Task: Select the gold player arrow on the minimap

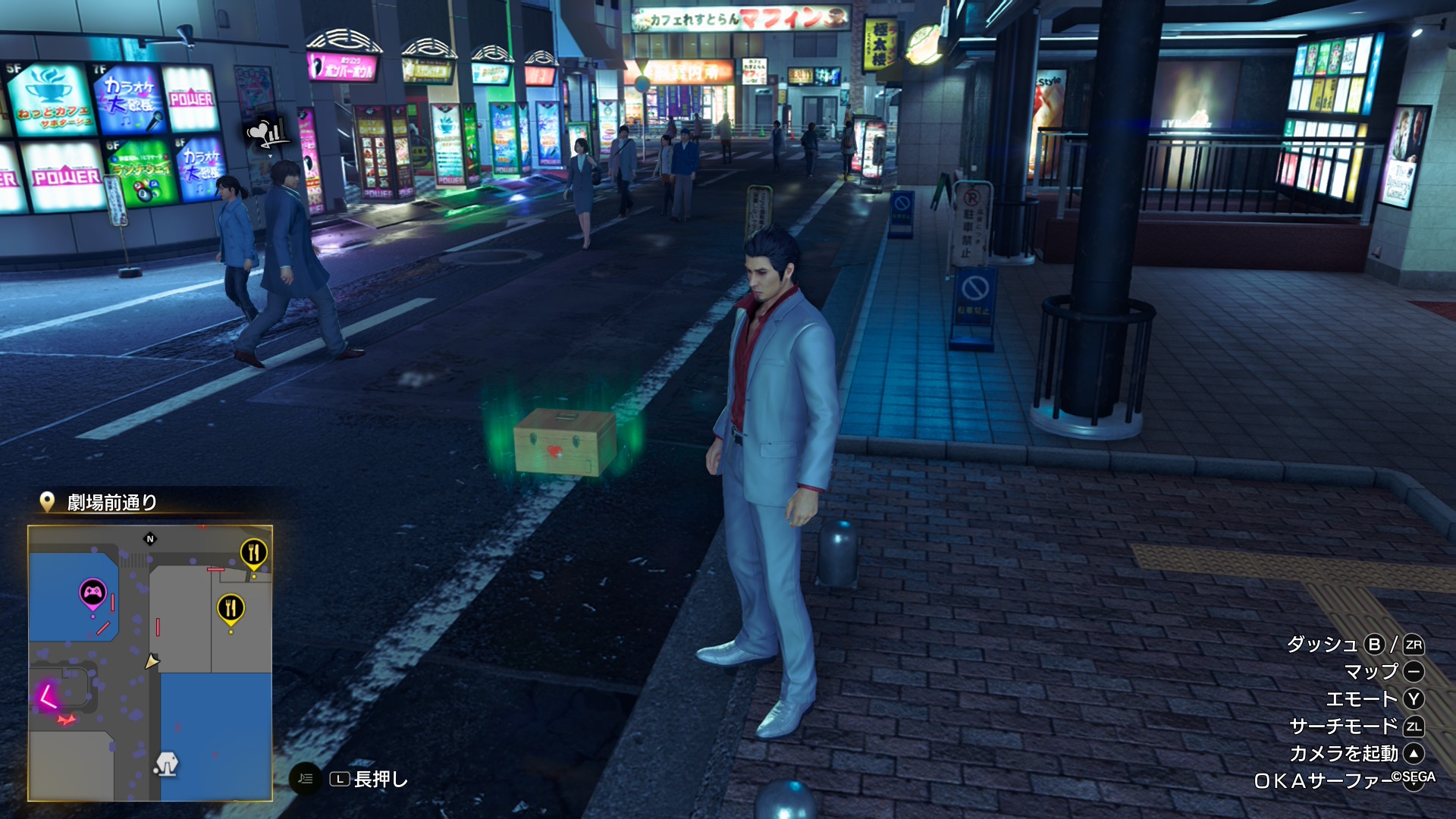Action: 152,661
